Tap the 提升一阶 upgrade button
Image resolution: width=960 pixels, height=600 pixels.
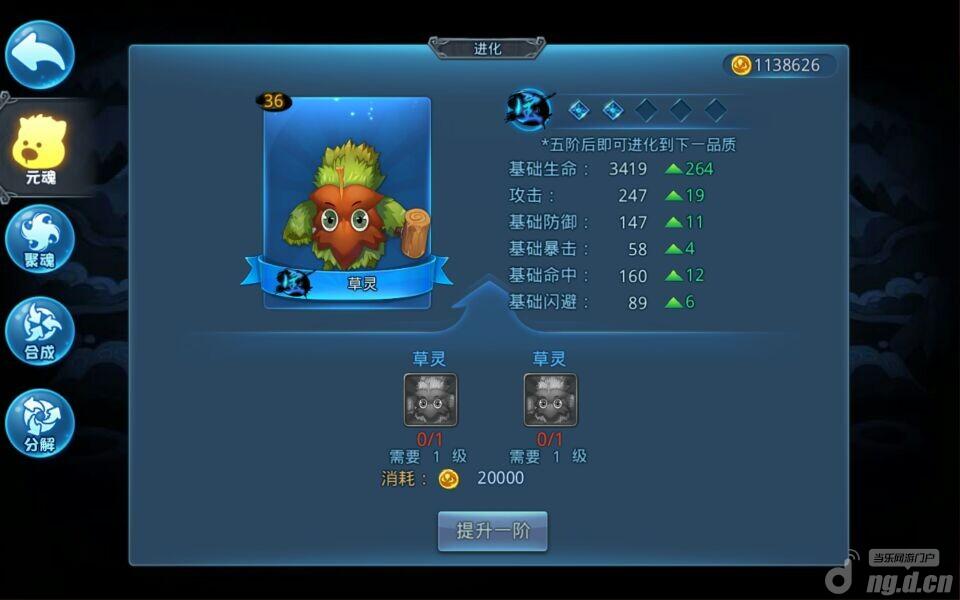[x=493, y=531]
